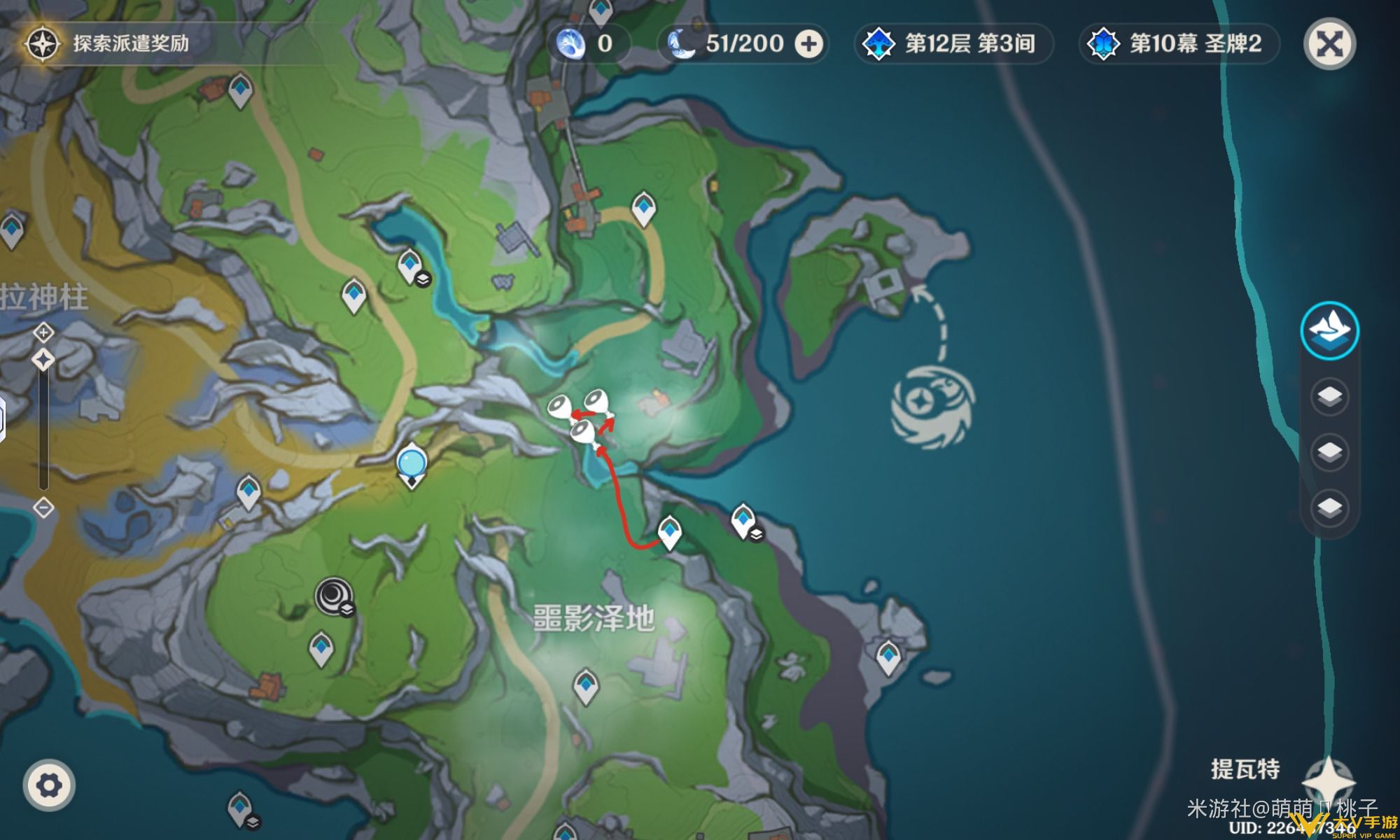
Task: Close the map with the X button
Action: point(1329,45)
